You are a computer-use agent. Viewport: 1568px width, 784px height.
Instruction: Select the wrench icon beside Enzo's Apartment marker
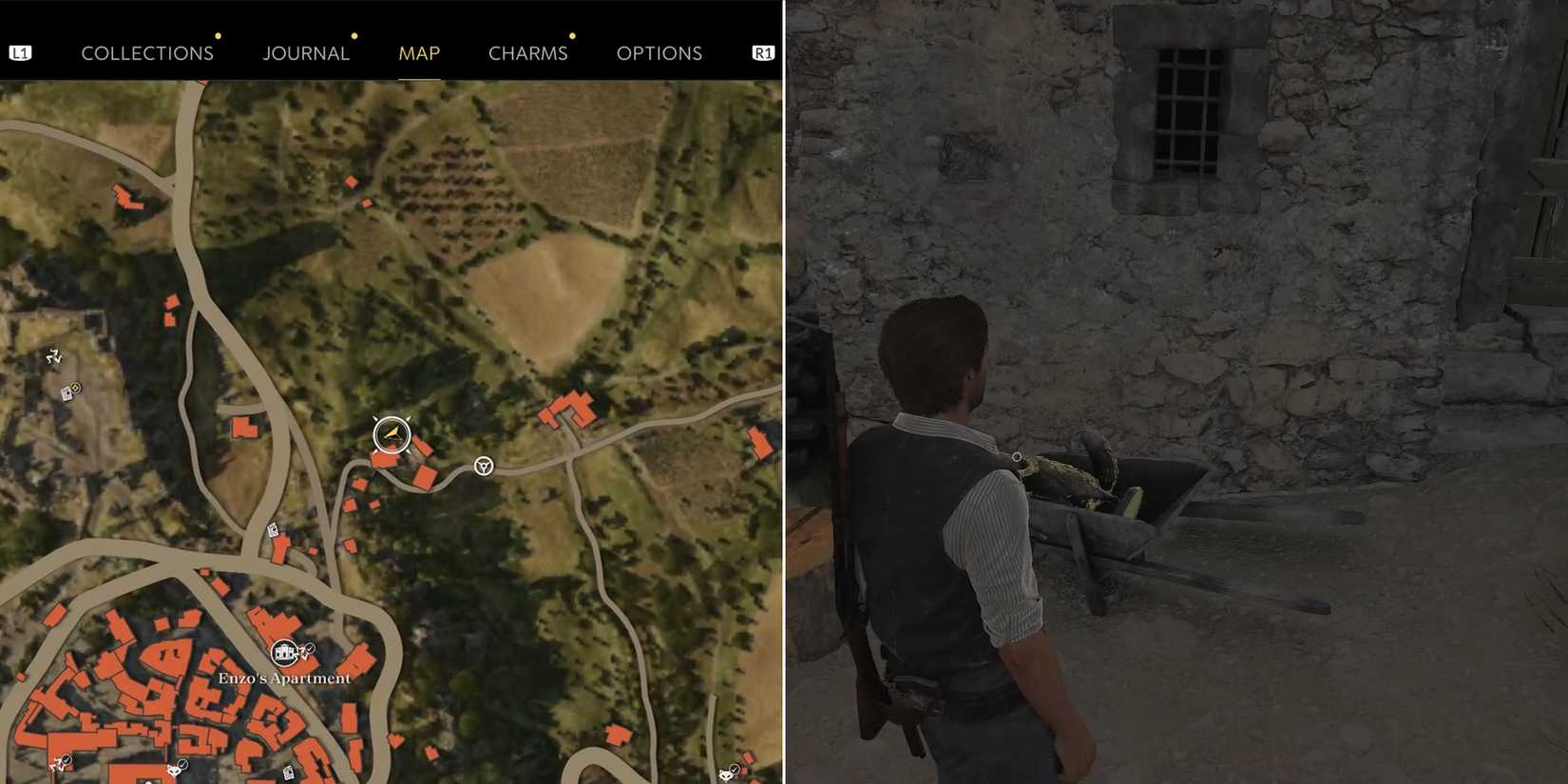tap(300, 654)
